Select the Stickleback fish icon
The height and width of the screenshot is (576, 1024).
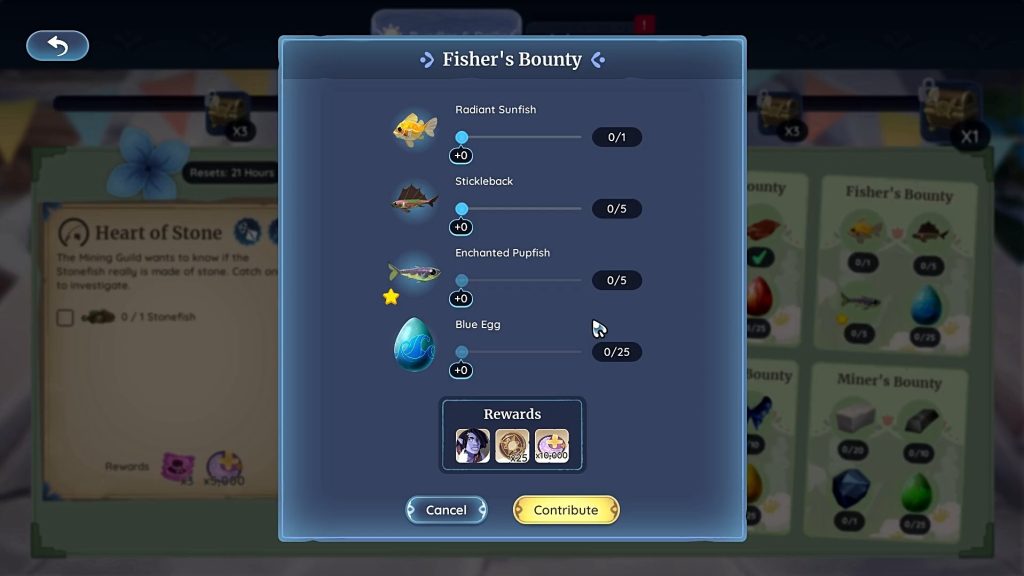(414, 201)
